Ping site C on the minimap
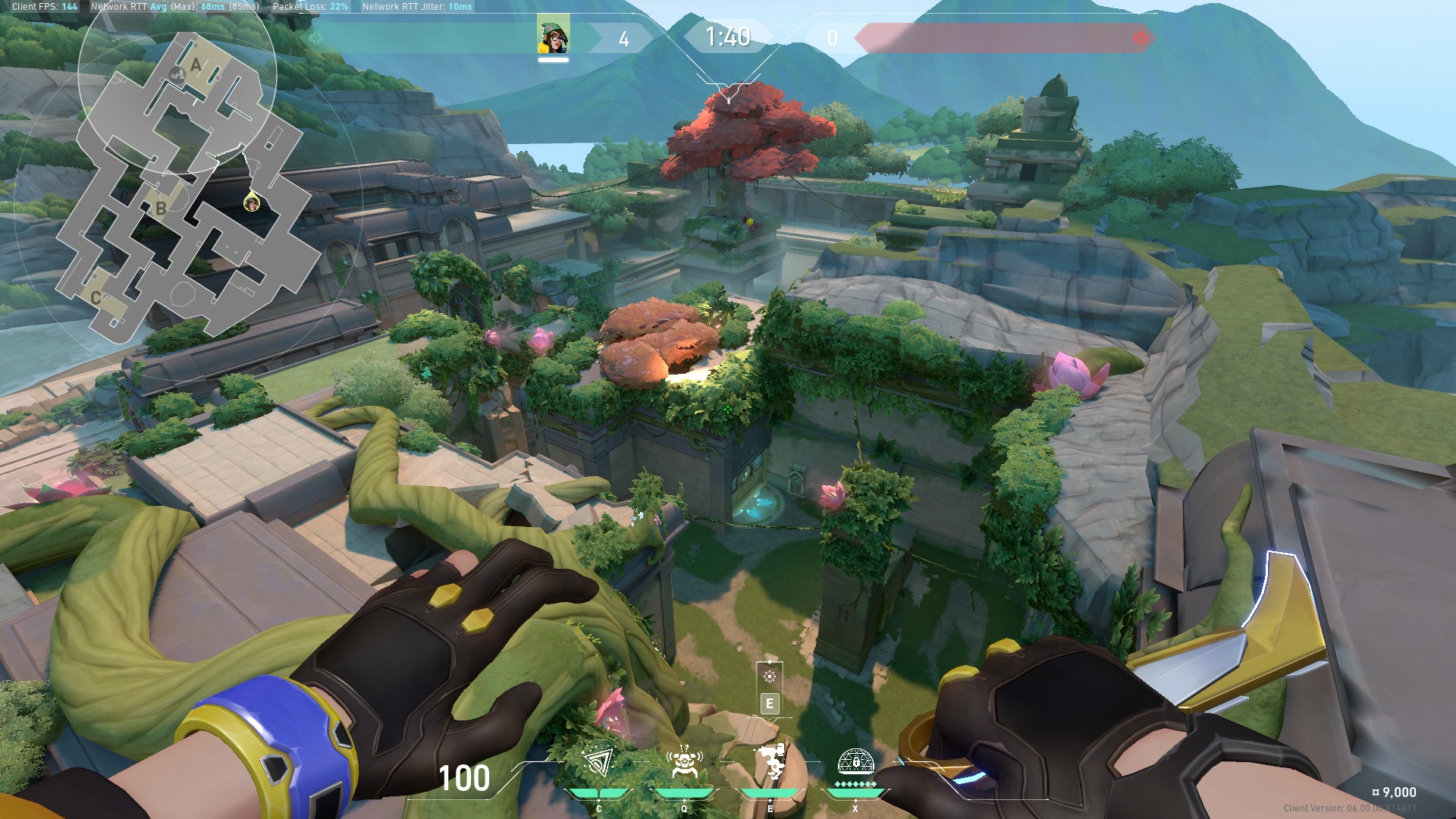Screen dimensions: 1456x819 tap(96, 297)
